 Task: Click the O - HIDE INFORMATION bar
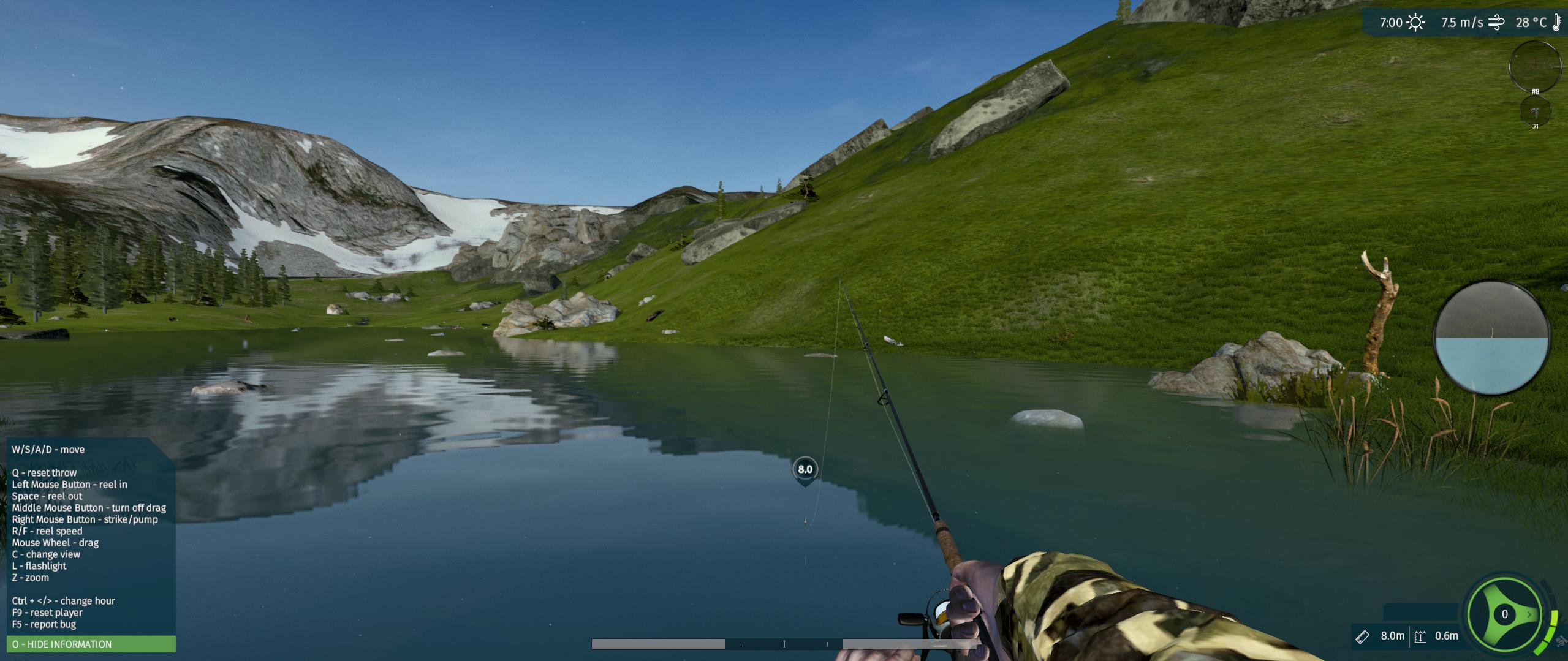point(91,644)
